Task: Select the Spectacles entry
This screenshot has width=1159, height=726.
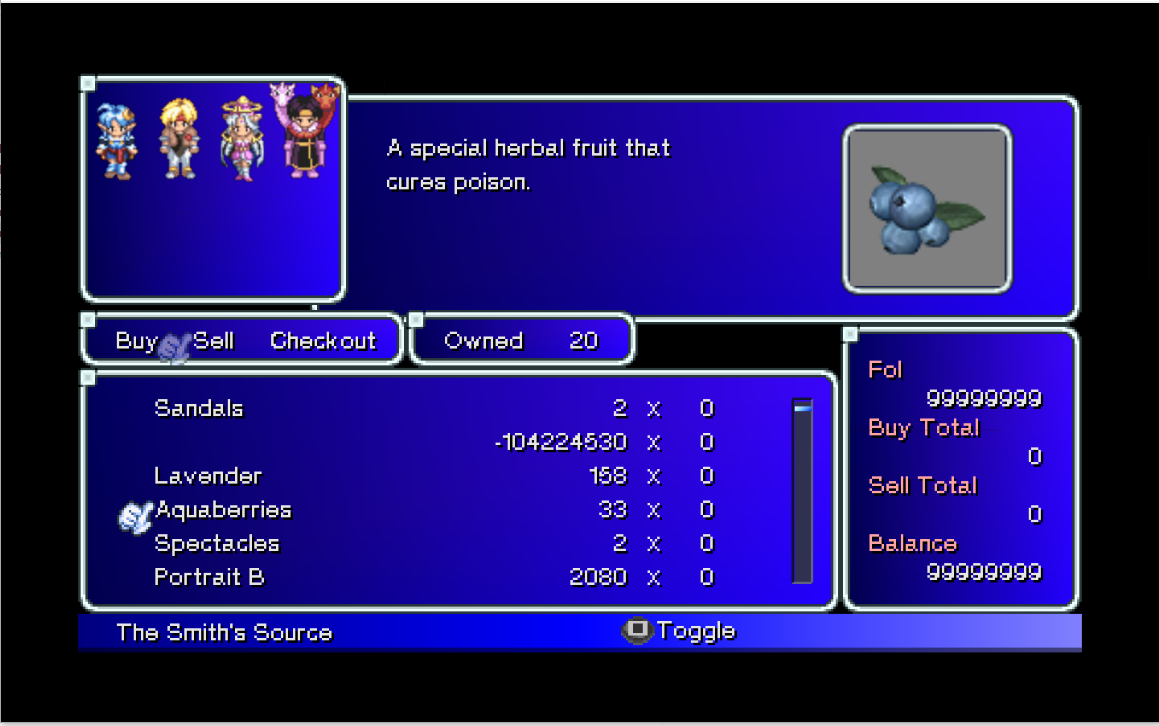Action: pos(217,544)
